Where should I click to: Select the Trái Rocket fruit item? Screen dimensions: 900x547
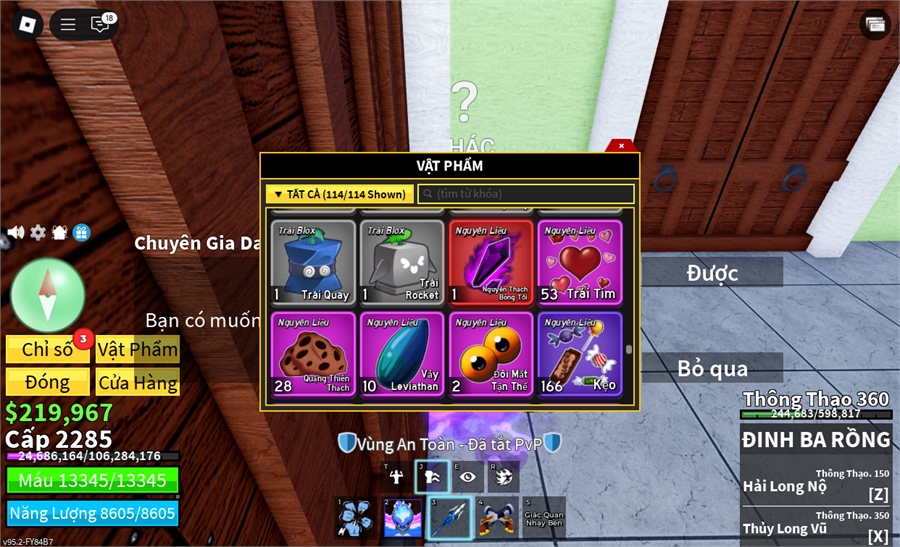(x=402, y=261)
